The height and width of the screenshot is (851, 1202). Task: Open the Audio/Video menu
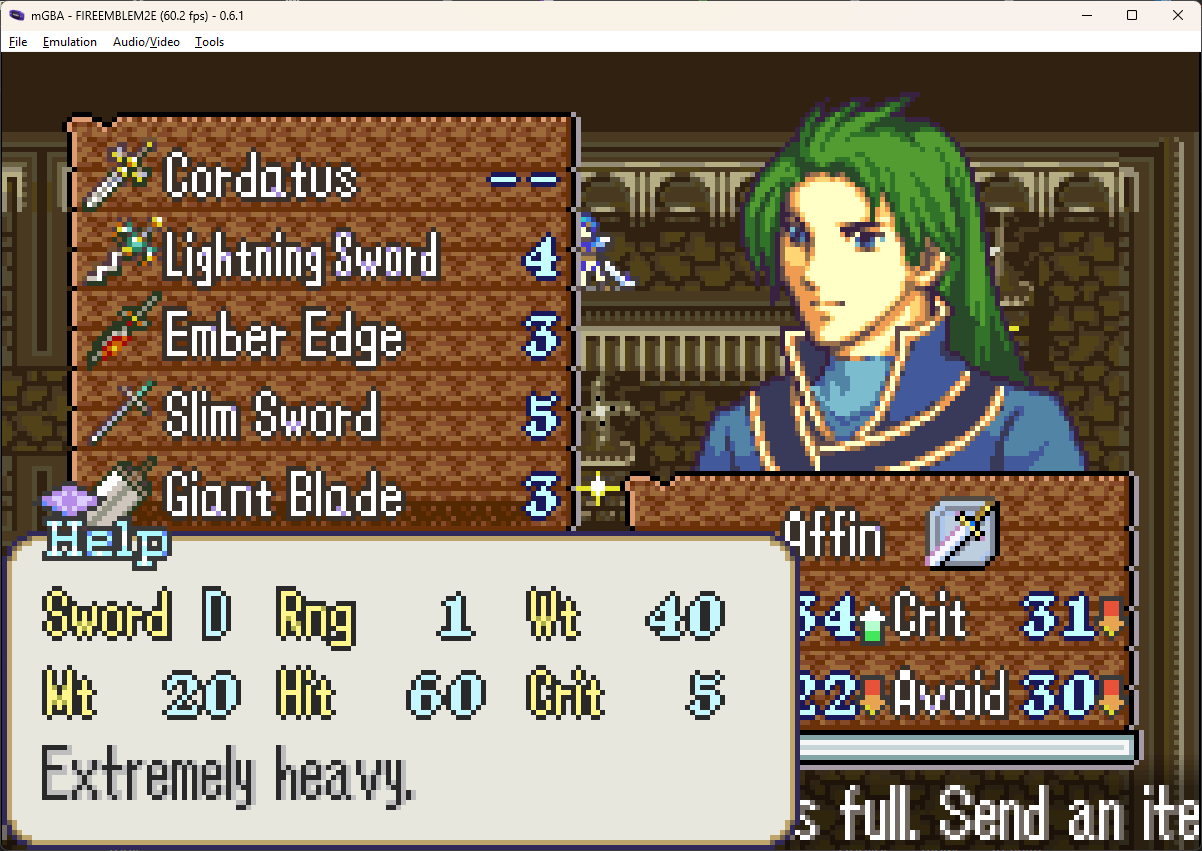tap(146, 42)
